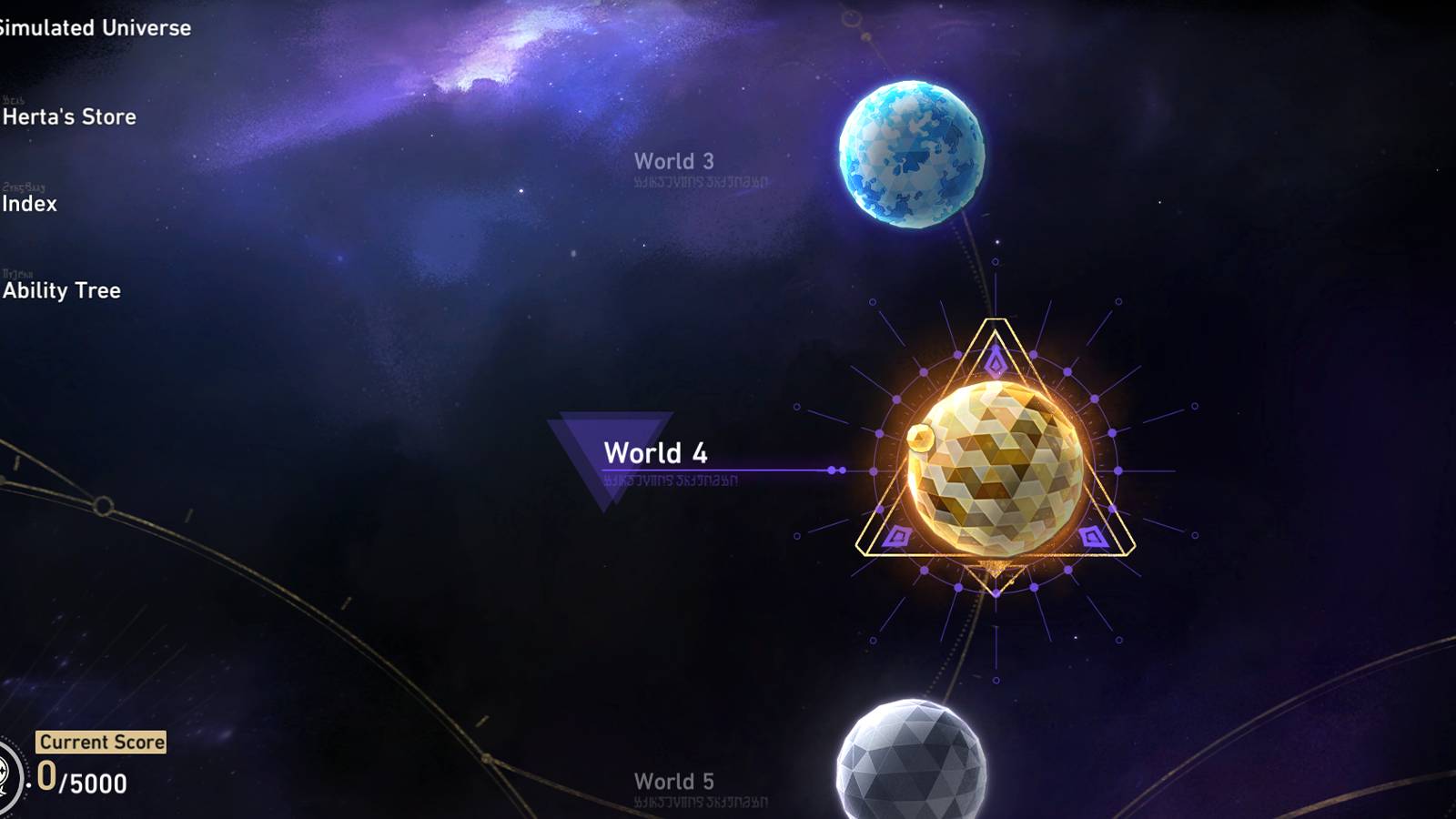
Task: Click the Current Score progress readout 0/5000
Action: click(x=80, y=779)
